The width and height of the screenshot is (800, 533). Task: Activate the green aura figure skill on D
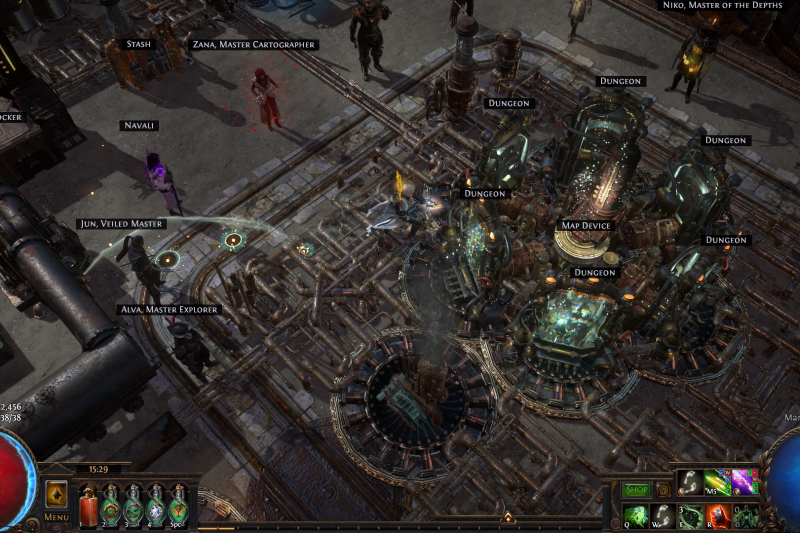(745, 516)
